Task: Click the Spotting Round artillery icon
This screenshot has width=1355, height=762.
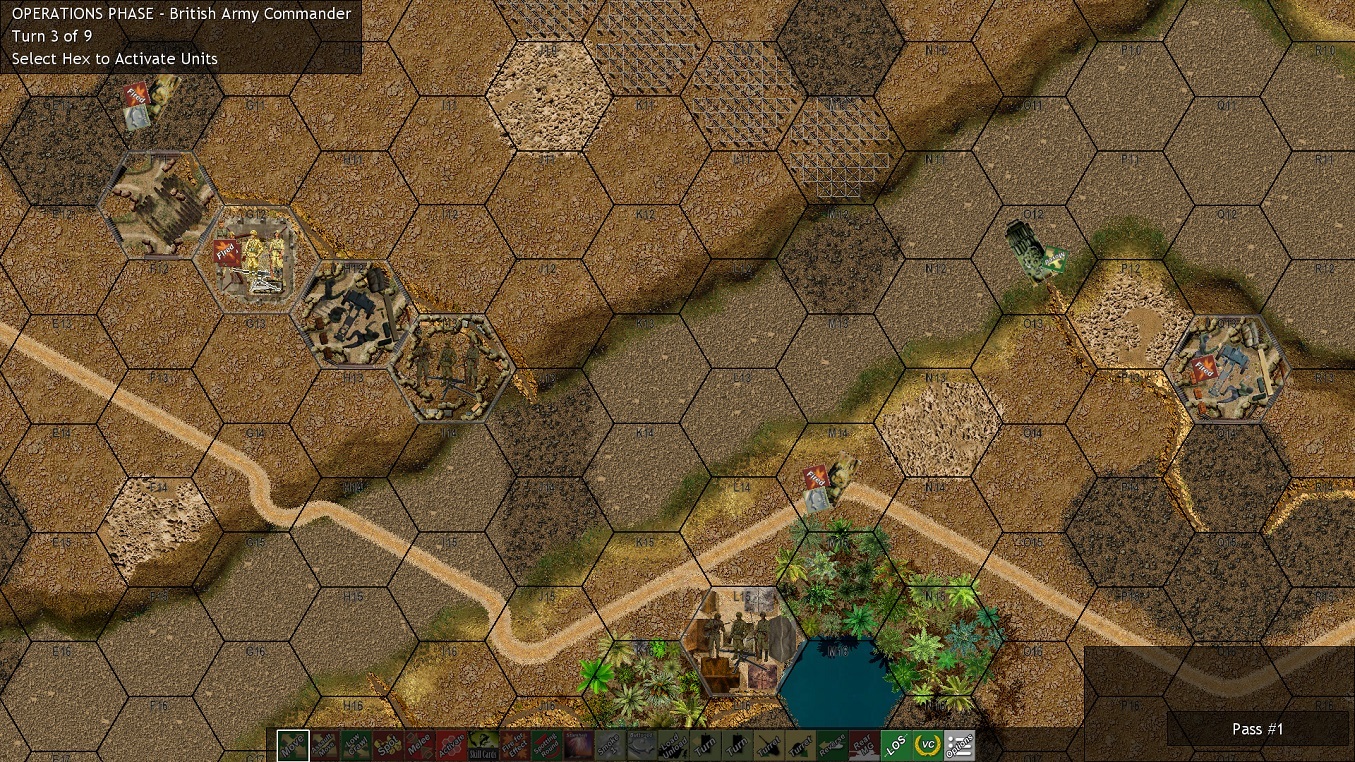Action: tap(548, 745)
